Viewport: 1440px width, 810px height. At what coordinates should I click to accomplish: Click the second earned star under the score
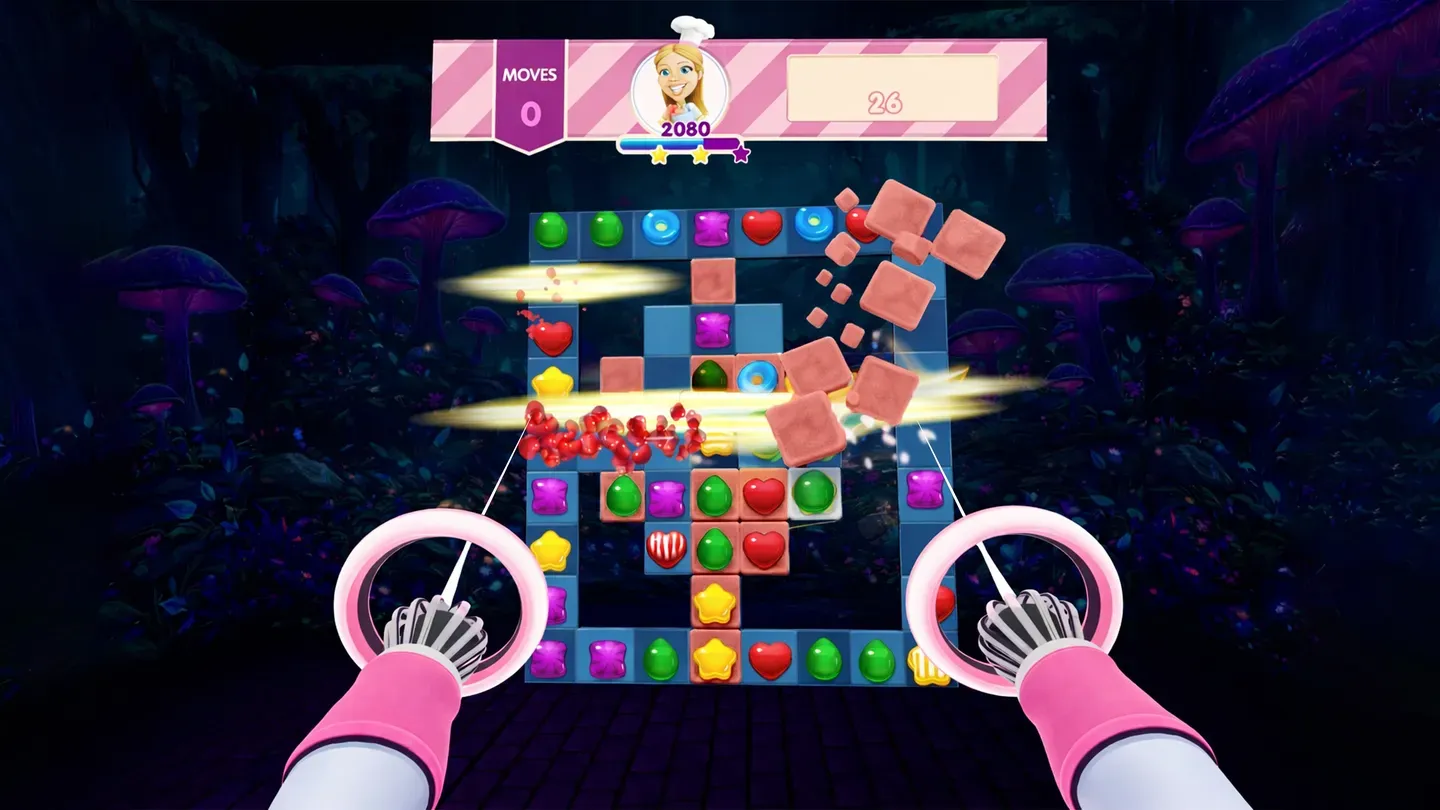698,155
